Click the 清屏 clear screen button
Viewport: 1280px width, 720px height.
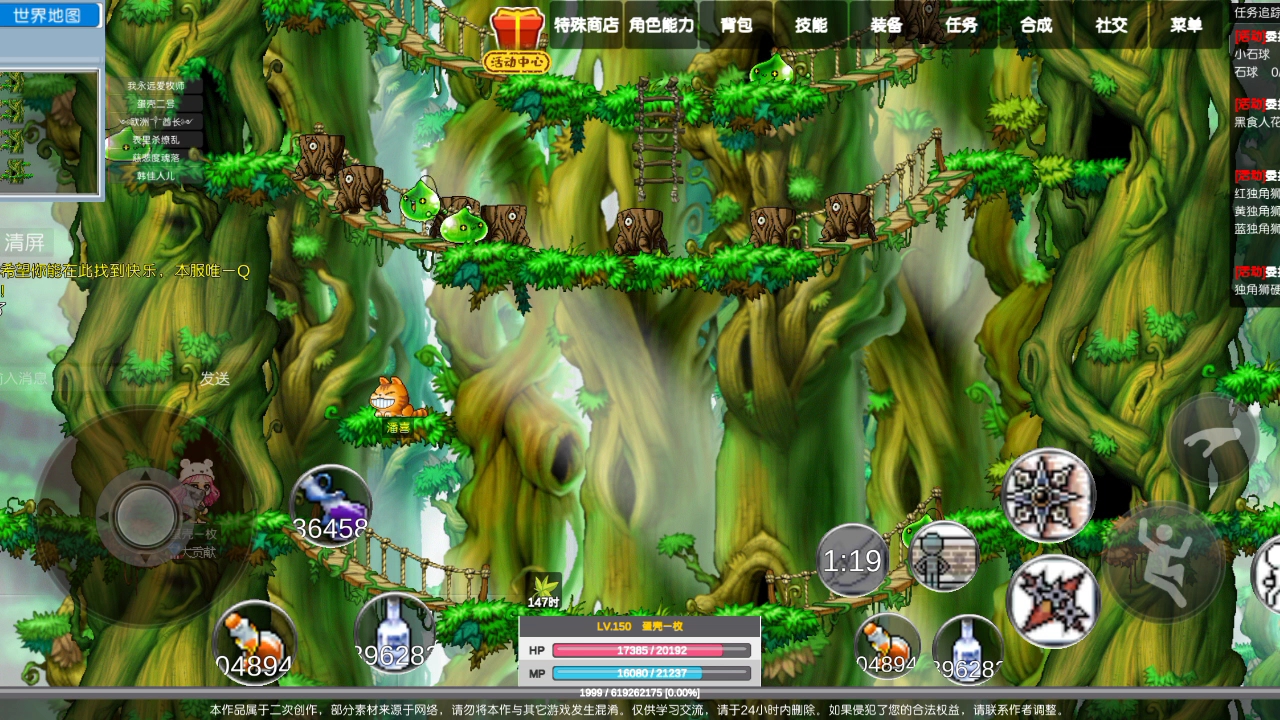[25, 242]
